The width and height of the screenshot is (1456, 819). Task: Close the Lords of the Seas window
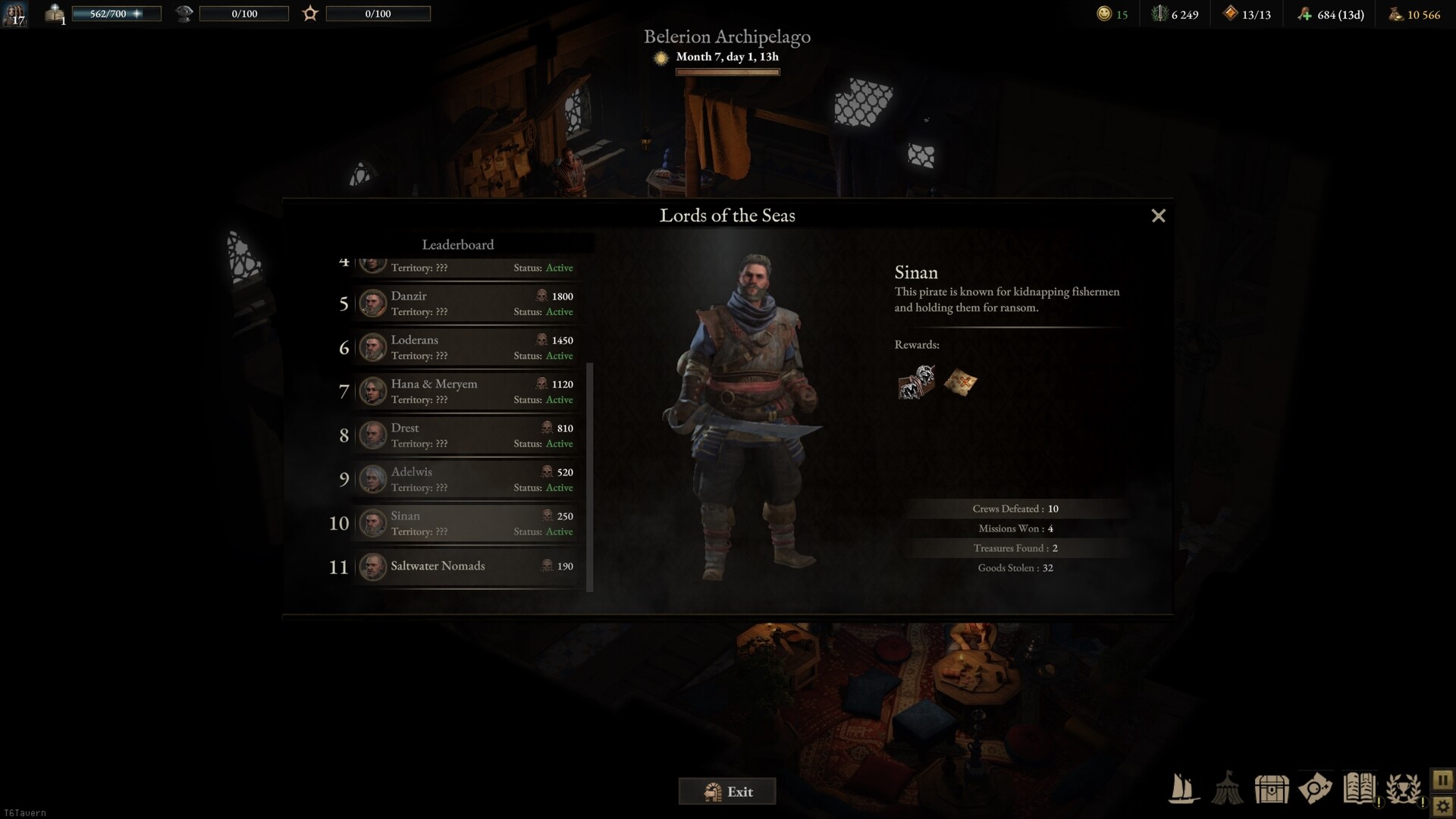pos(1158,215)
